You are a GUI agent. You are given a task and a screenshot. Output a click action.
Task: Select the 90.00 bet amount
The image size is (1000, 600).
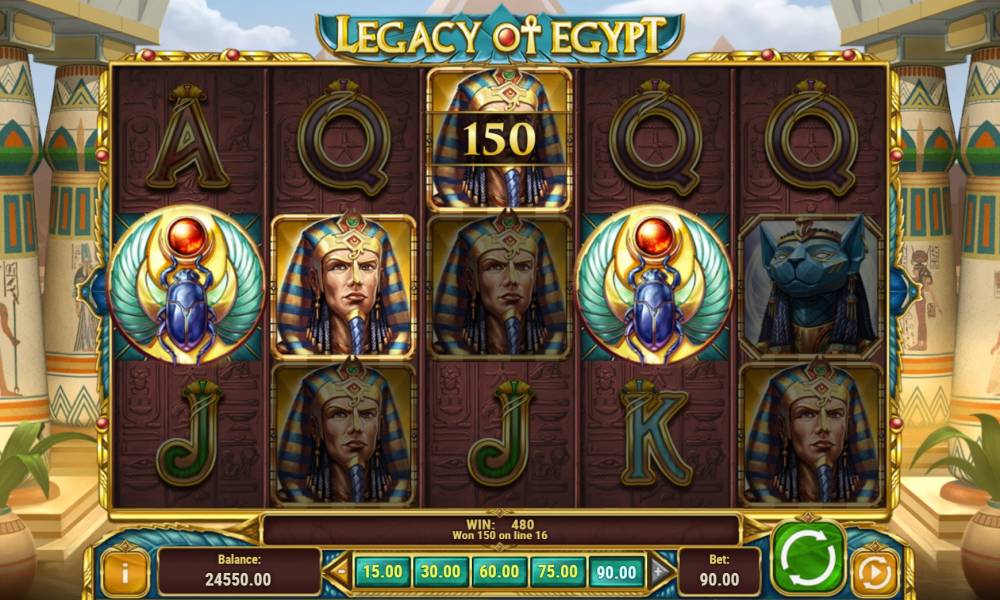(616, 572)
